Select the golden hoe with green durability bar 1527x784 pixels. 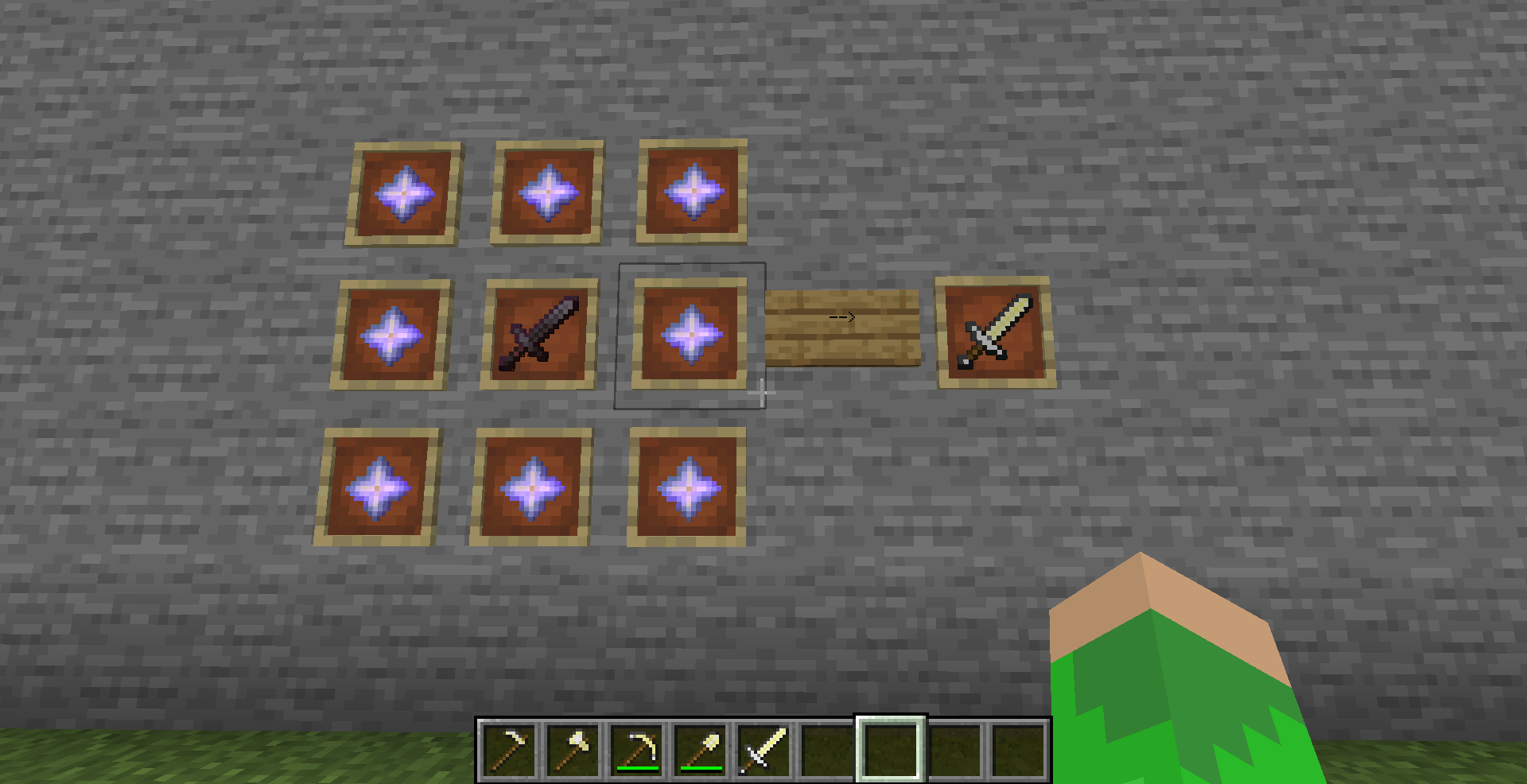(x=637, y=751)
